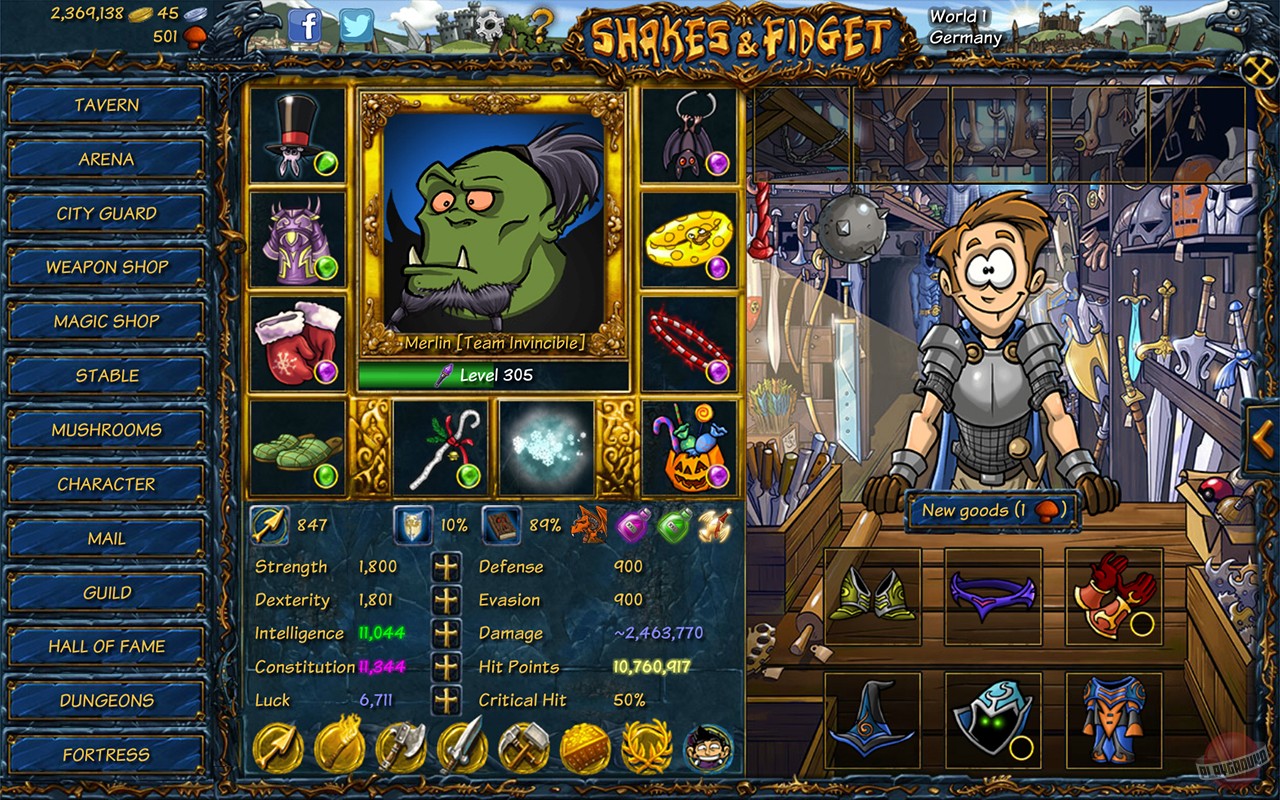Screen dimensions: 1280x800
Task: Click the shield block chance icon showing 10%
Action: pos(414,524)
